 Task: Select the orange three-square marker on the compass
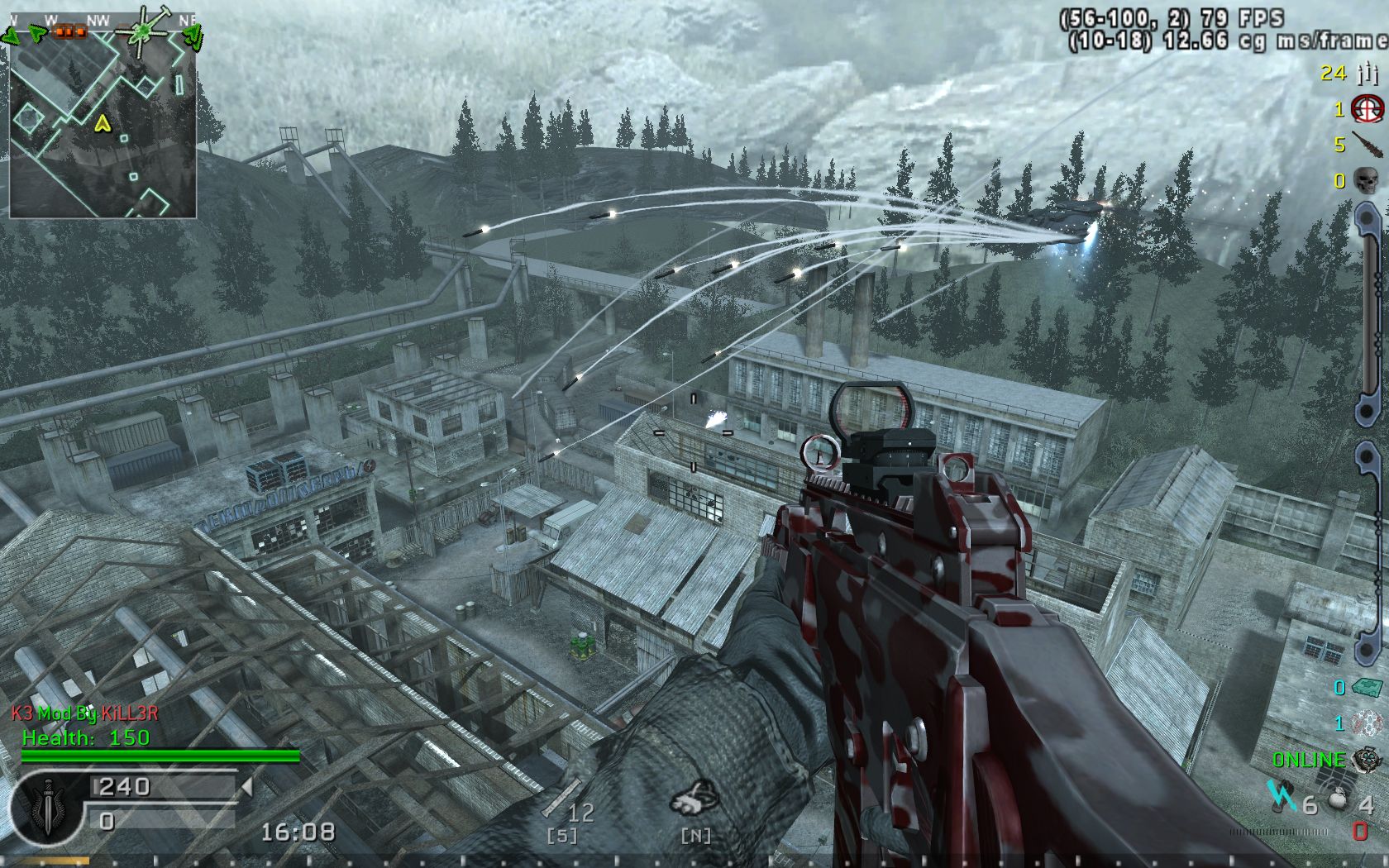coord(69,31)
